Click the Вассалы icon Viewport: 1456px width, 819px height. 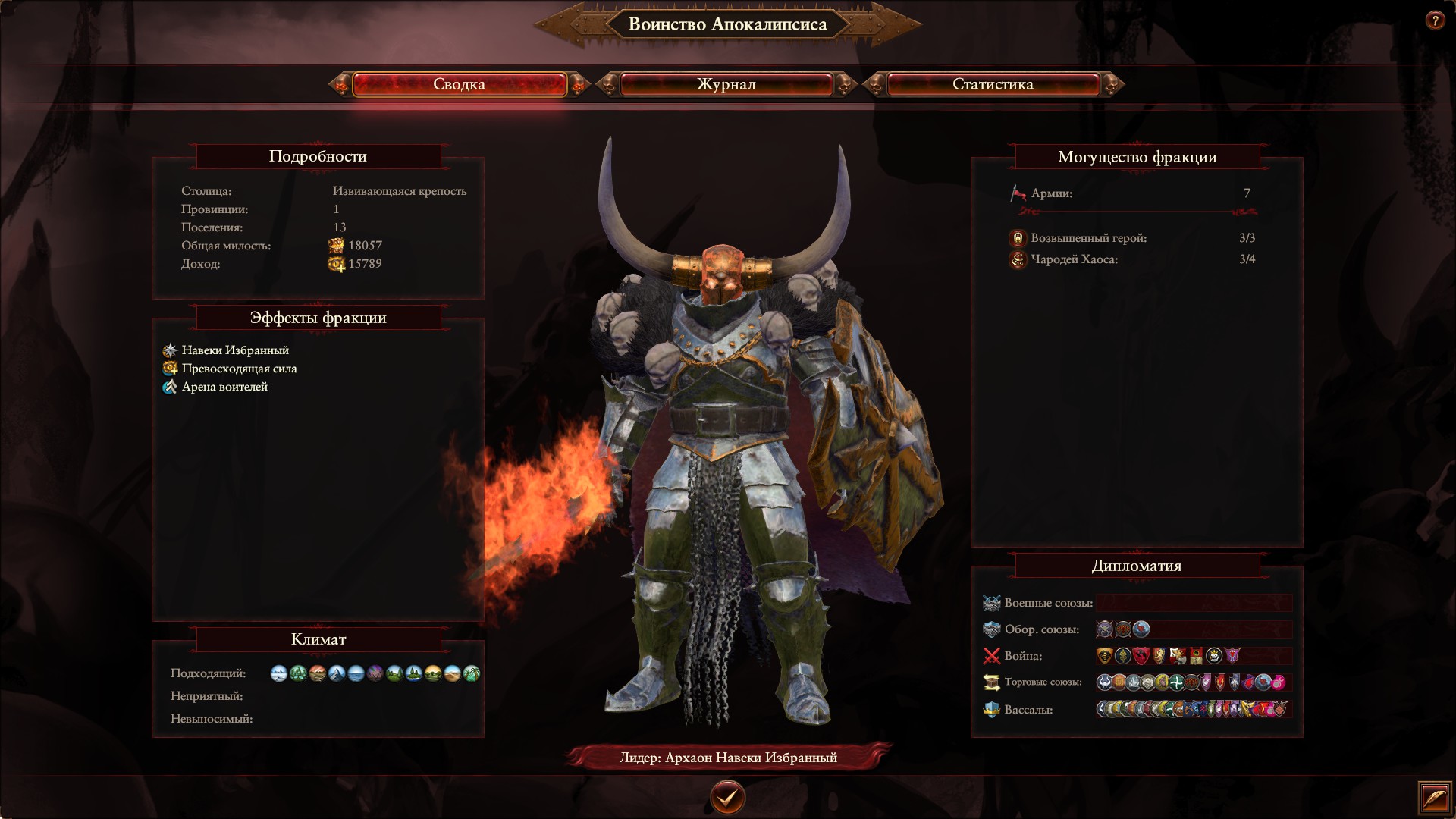pos(992,710)
